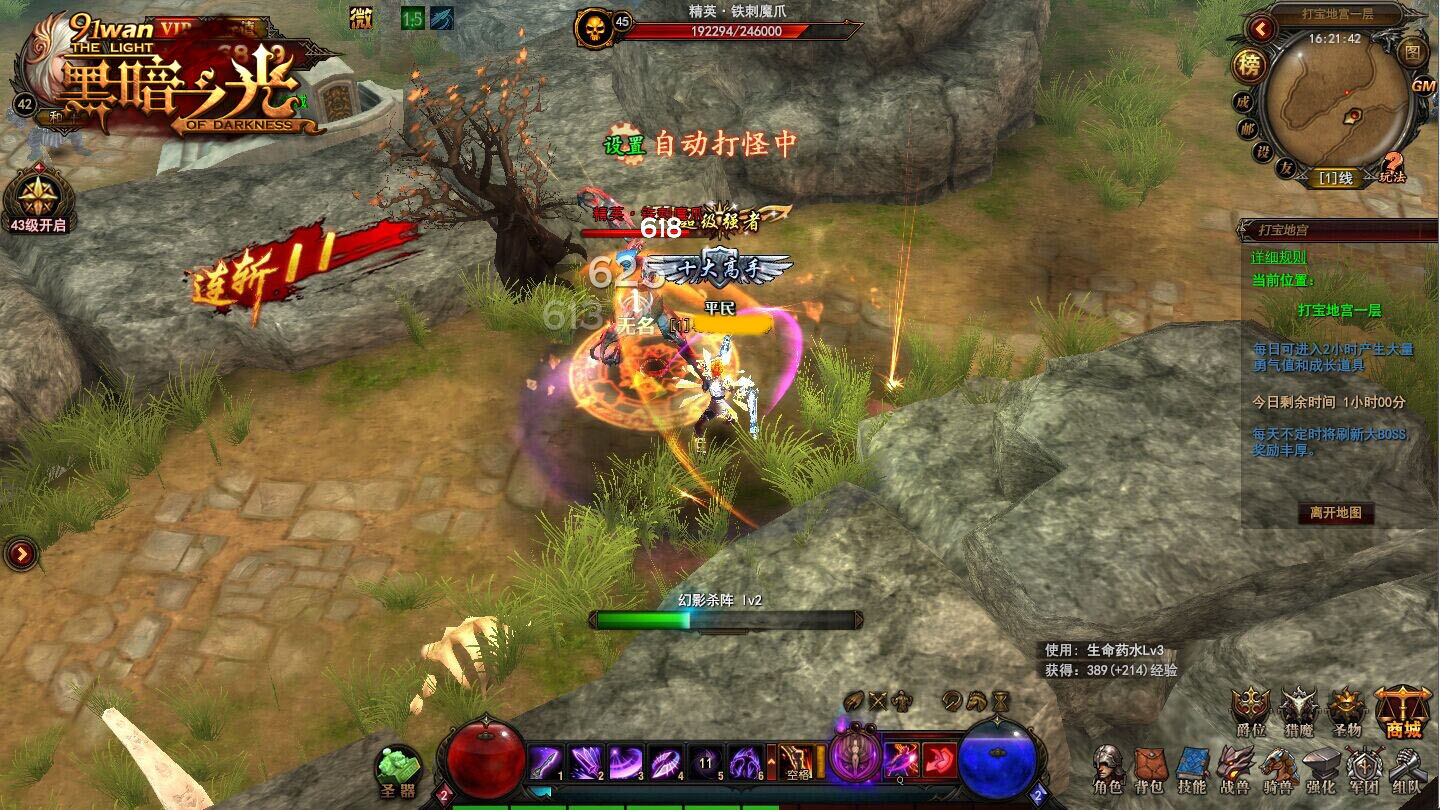Image resolution: width=1440 pixels, height=810 pixels.
Task: Open the 骑兽 mount menu
Action: coord(1278,767)
